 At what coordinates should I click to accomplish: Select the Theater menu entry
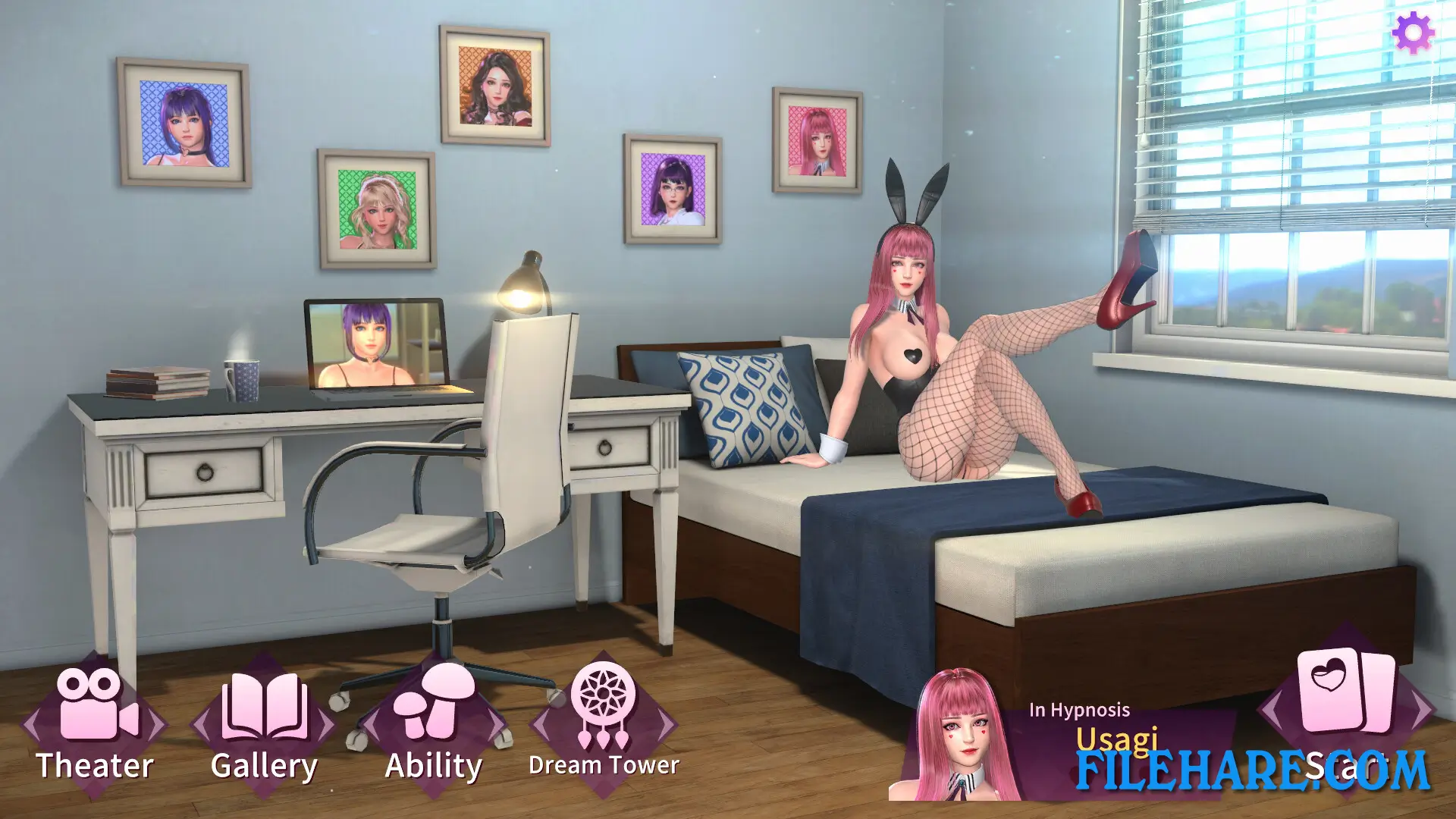click(95, 765)
